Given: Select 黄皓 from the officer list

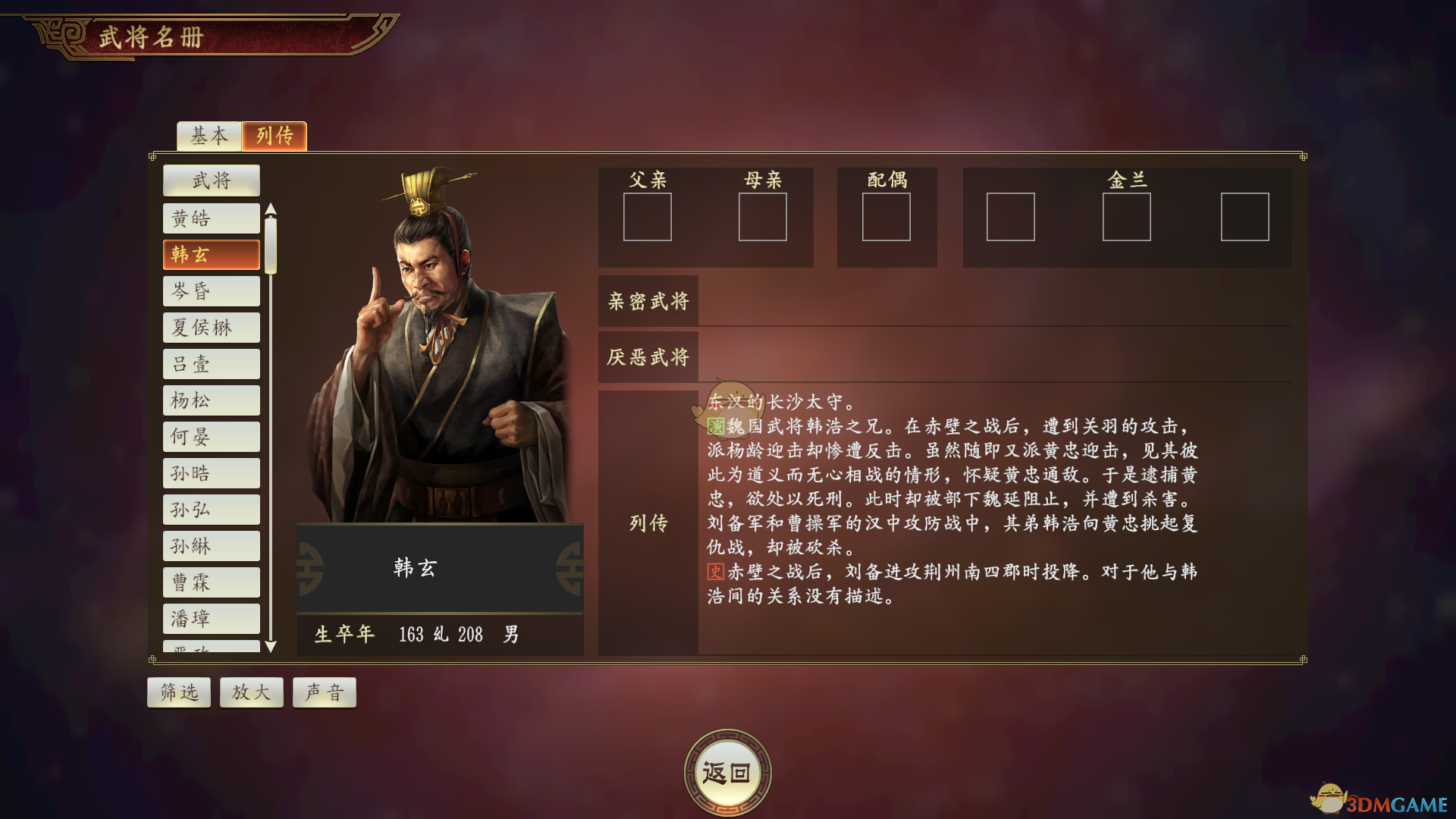Looking at the screenshot, I should [x=211, y=218].
